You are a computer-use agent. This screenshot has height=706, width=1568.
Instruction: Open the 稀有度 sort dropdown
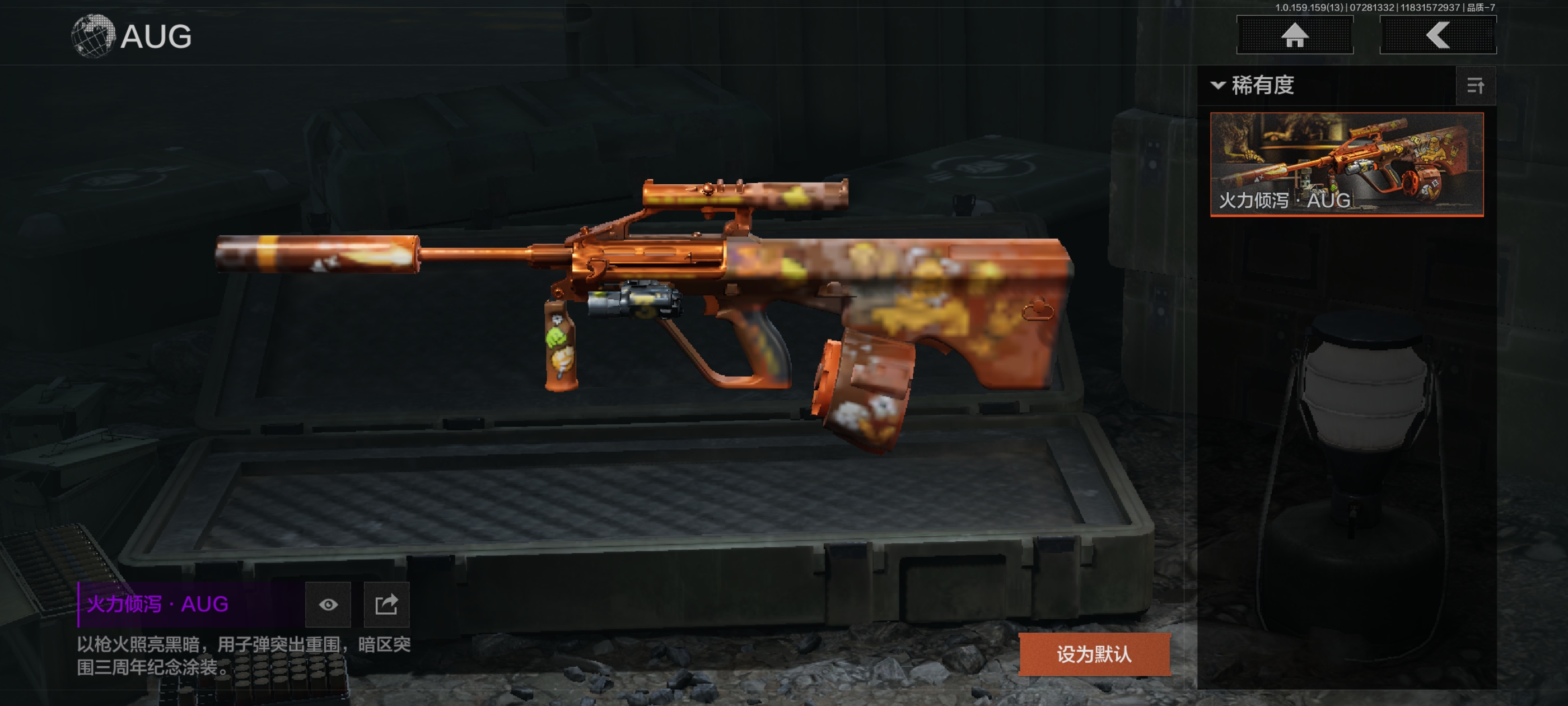coord(1254,85)
